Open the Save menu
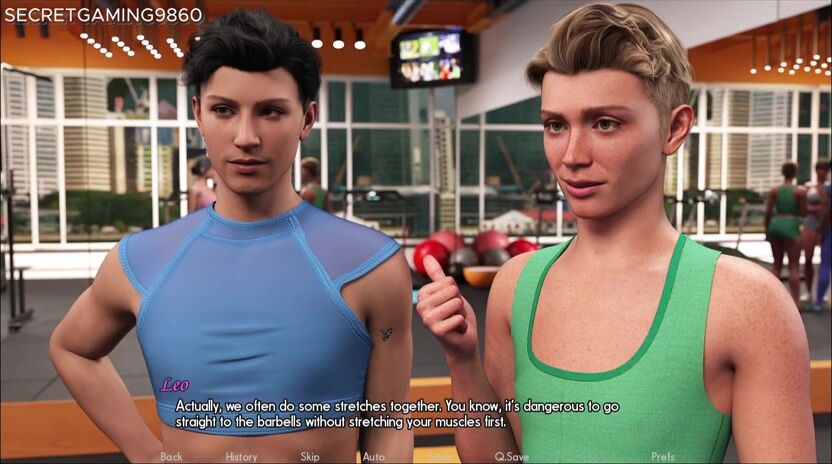The height and width of the screenshot is (464, 832). [439, 457]
